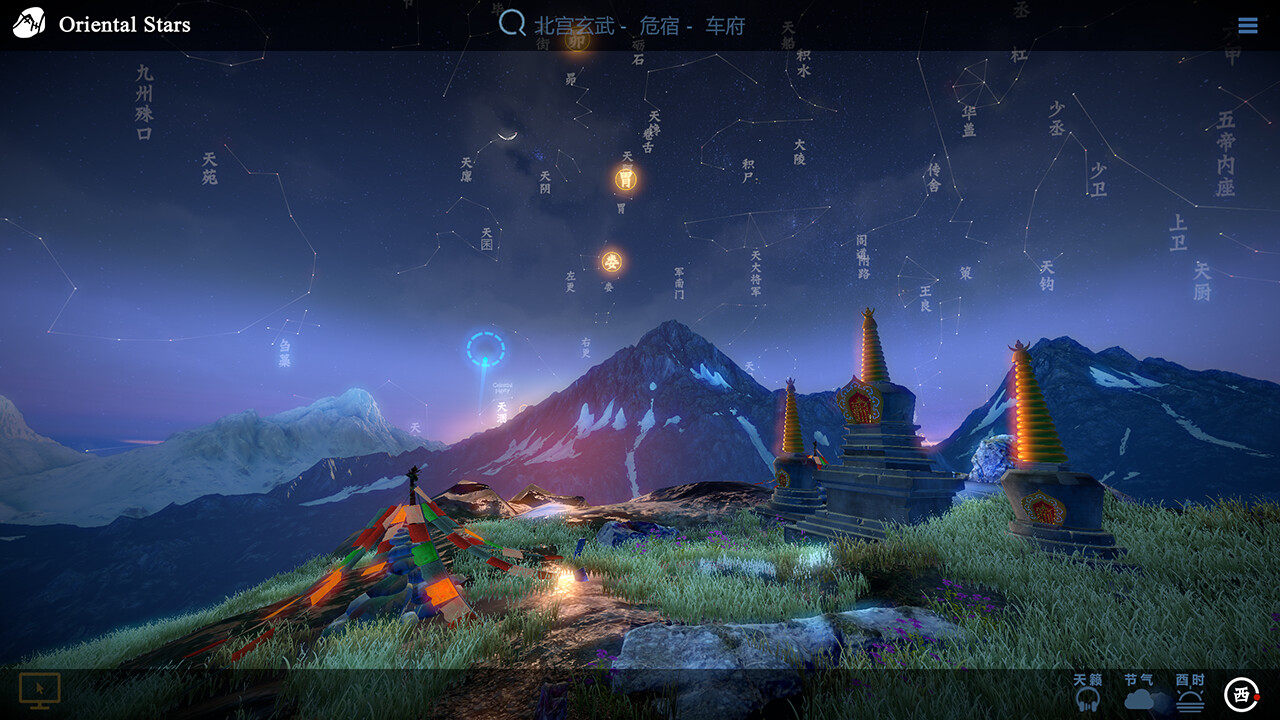Click the 西 compass direction icon
The width and height of the screenshot is (1280, 720).
1239,692
